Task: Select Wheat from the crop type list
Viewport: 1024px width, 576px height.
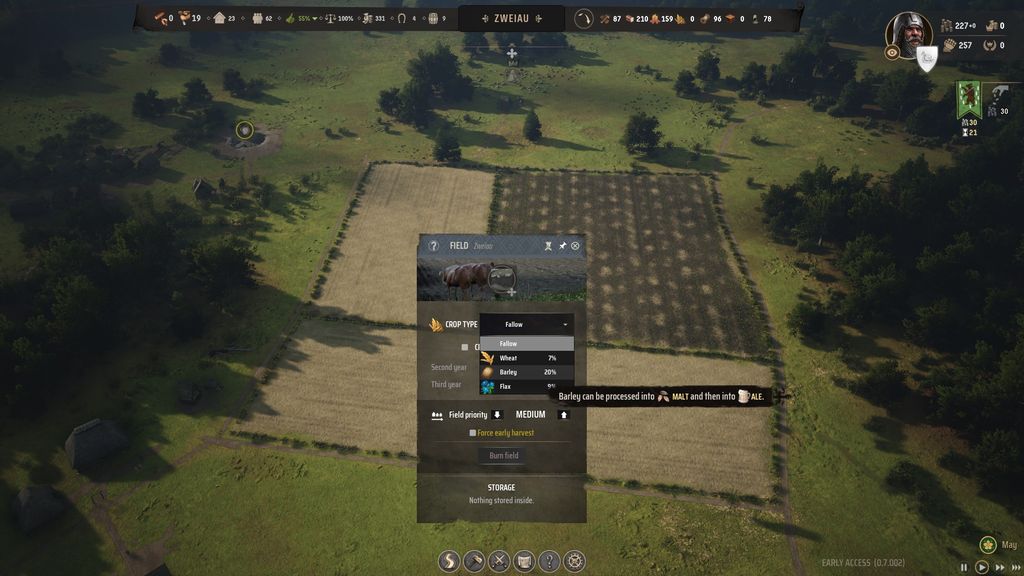Action: (x=526, y=358)
